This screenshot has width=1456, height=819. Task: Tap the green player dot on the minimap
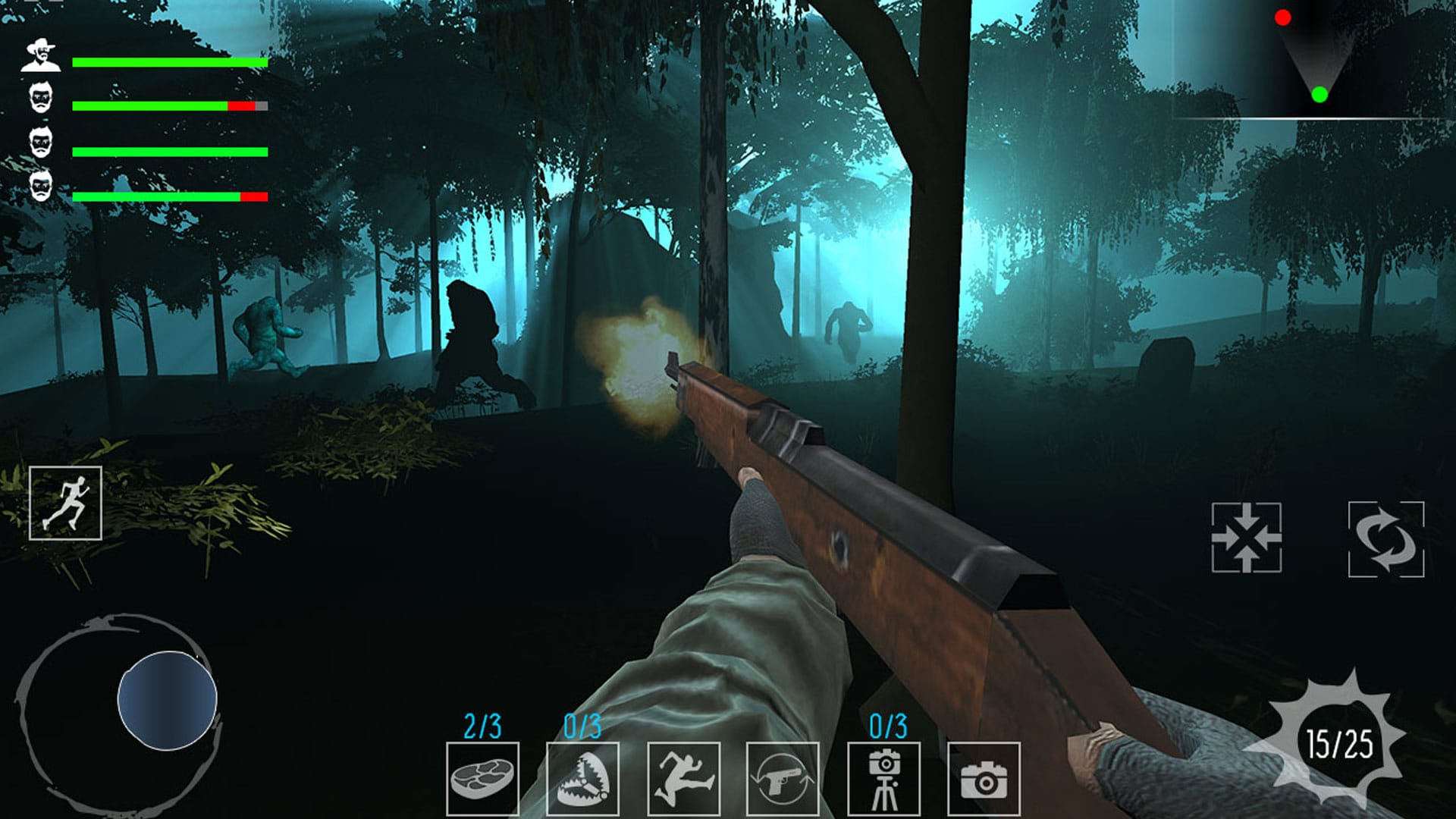coord(1319,96)
